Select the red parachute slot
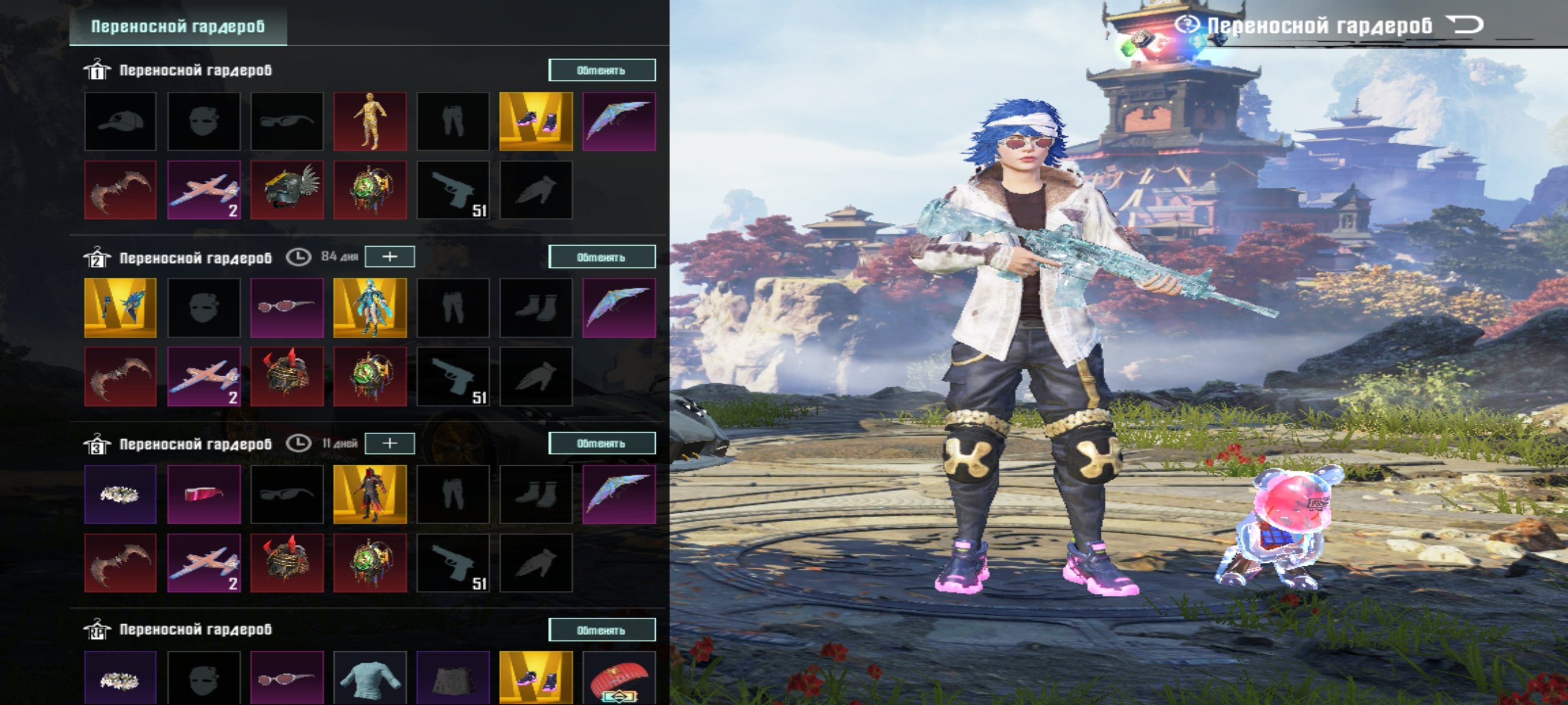 click(619, 678)
